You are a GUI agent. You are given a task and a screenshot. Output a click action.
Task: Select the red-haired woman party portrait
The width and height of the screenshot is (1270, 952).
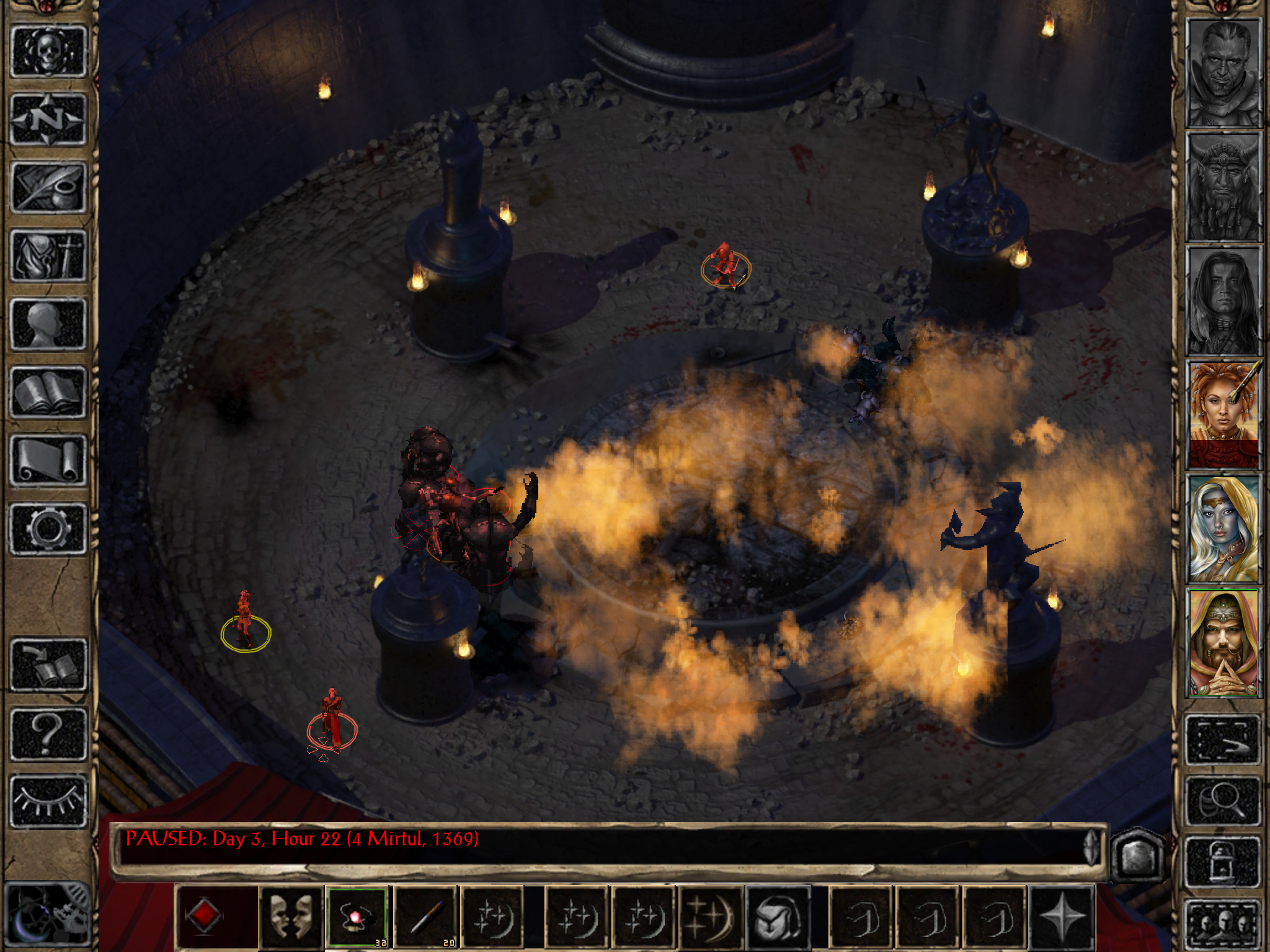coord(1223,415)
